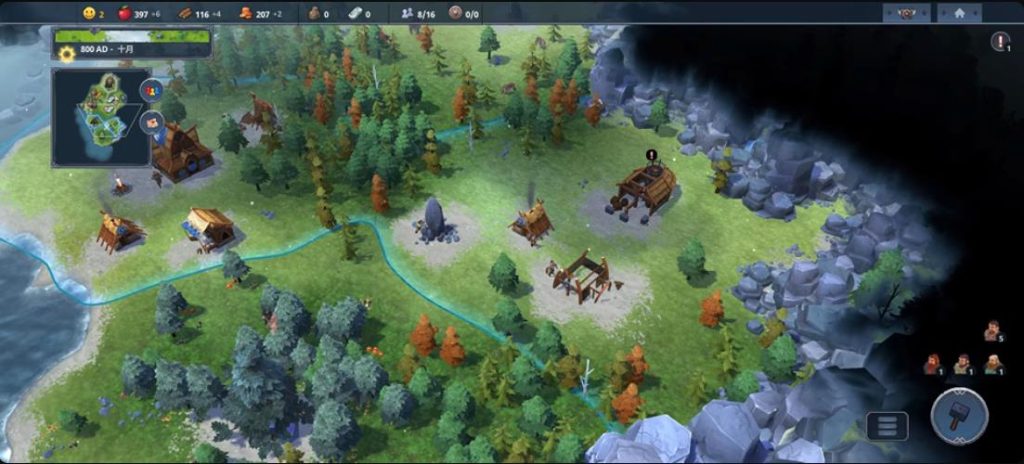Tap the map scroll icon beside minimap

[x=152, y=123]
